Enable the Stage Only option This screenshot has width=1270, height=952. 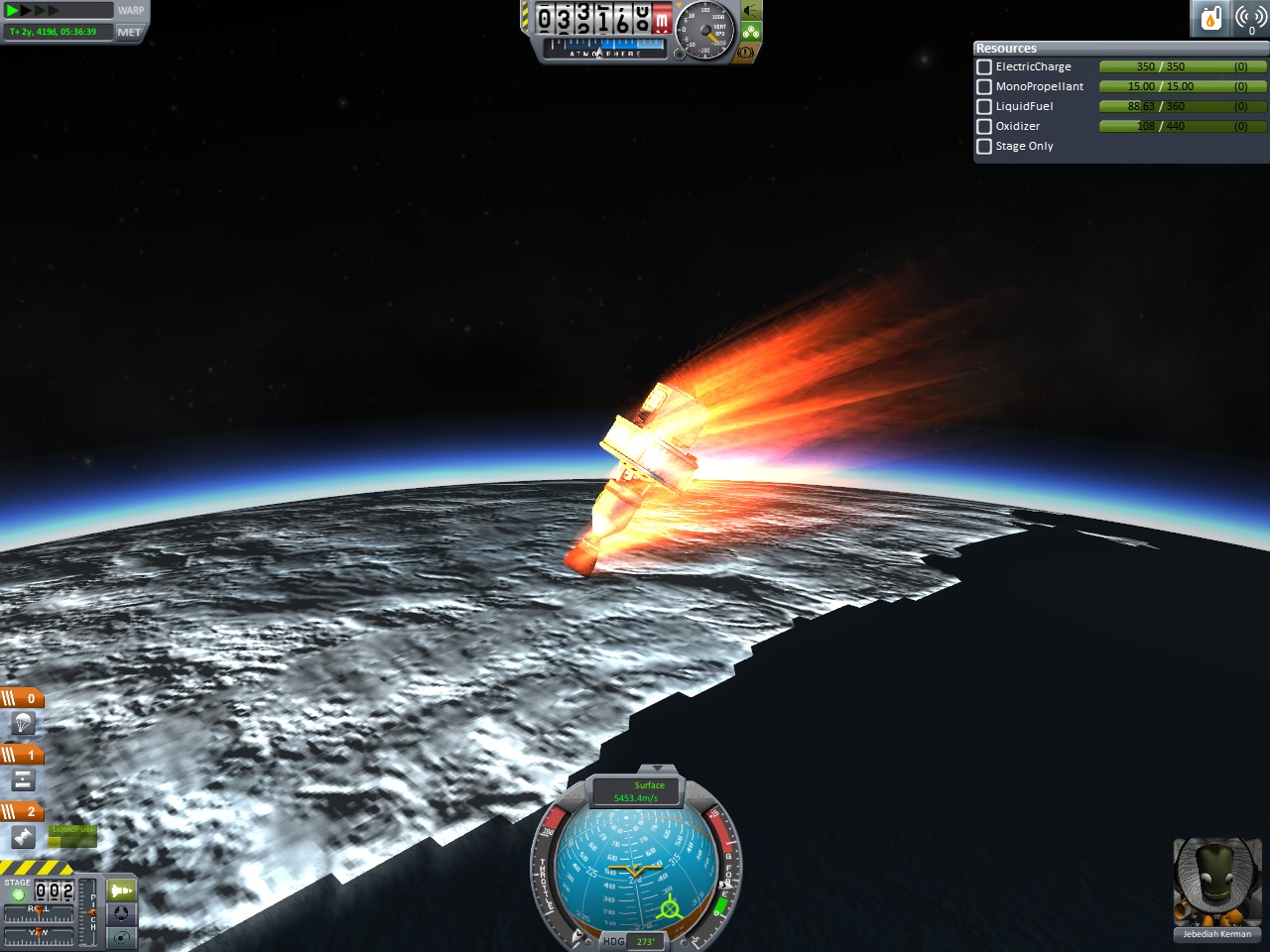984,146
